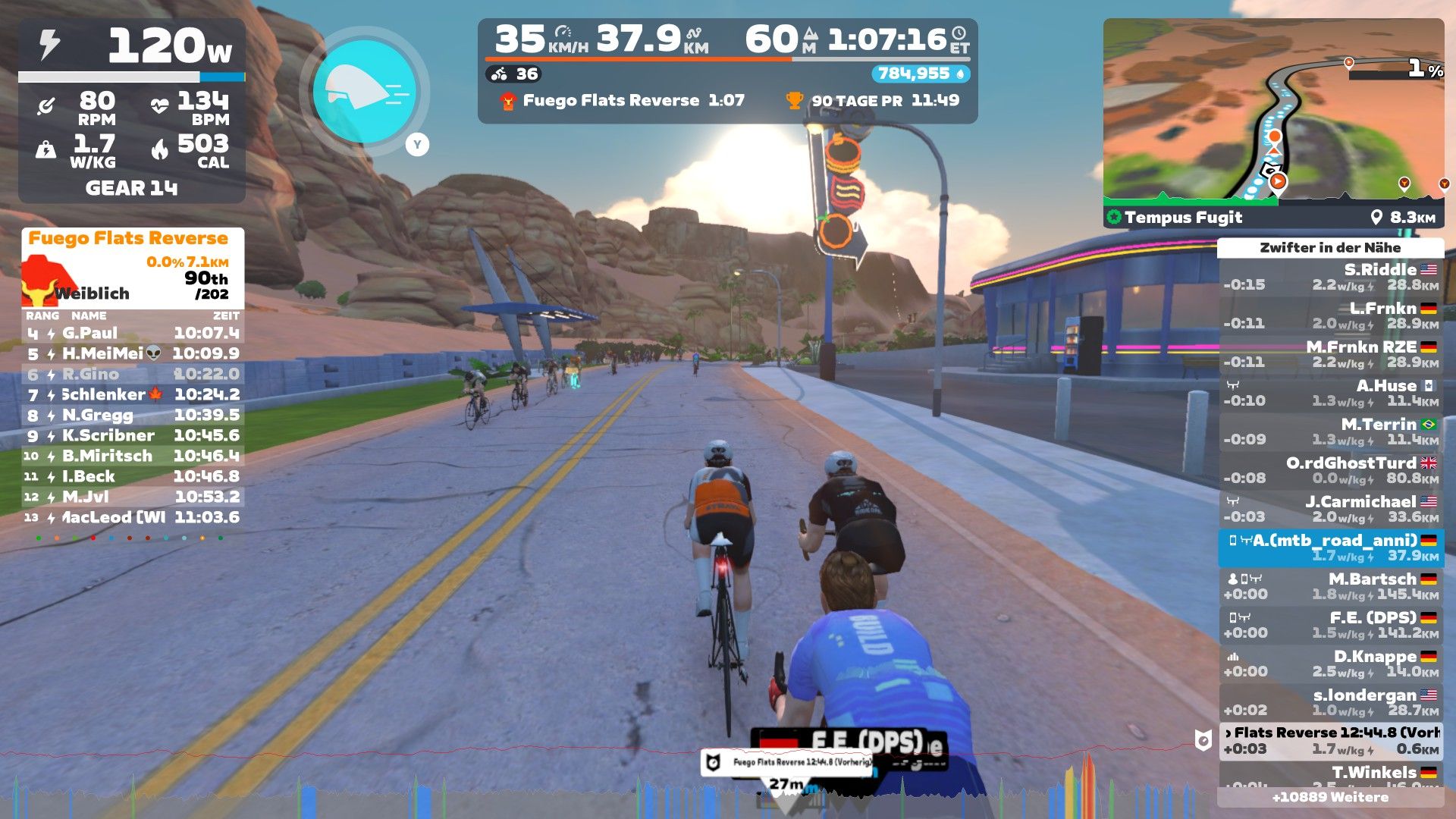Choose rider M.Frnkn RZE from nearby list
Viewport: 1456px width, 819px height.
tap(1330, 354)
